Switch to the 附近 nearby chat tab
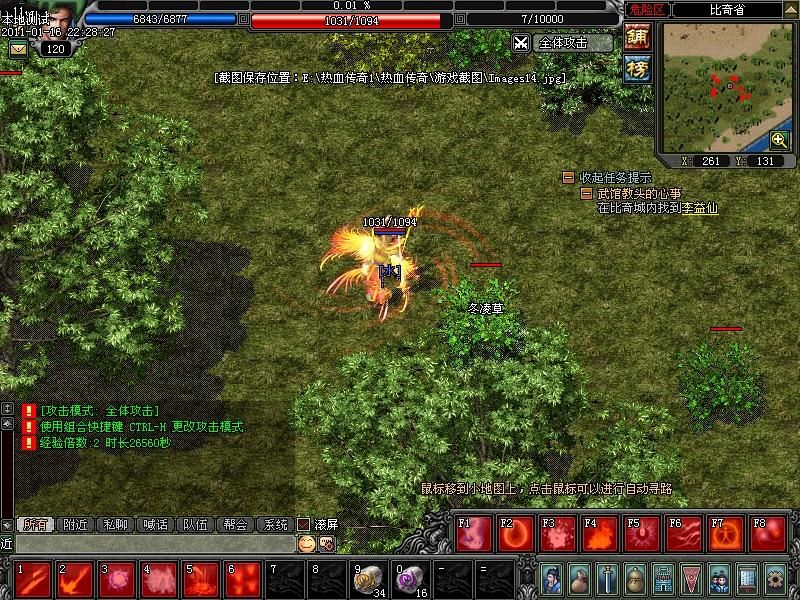 (75, 524)
